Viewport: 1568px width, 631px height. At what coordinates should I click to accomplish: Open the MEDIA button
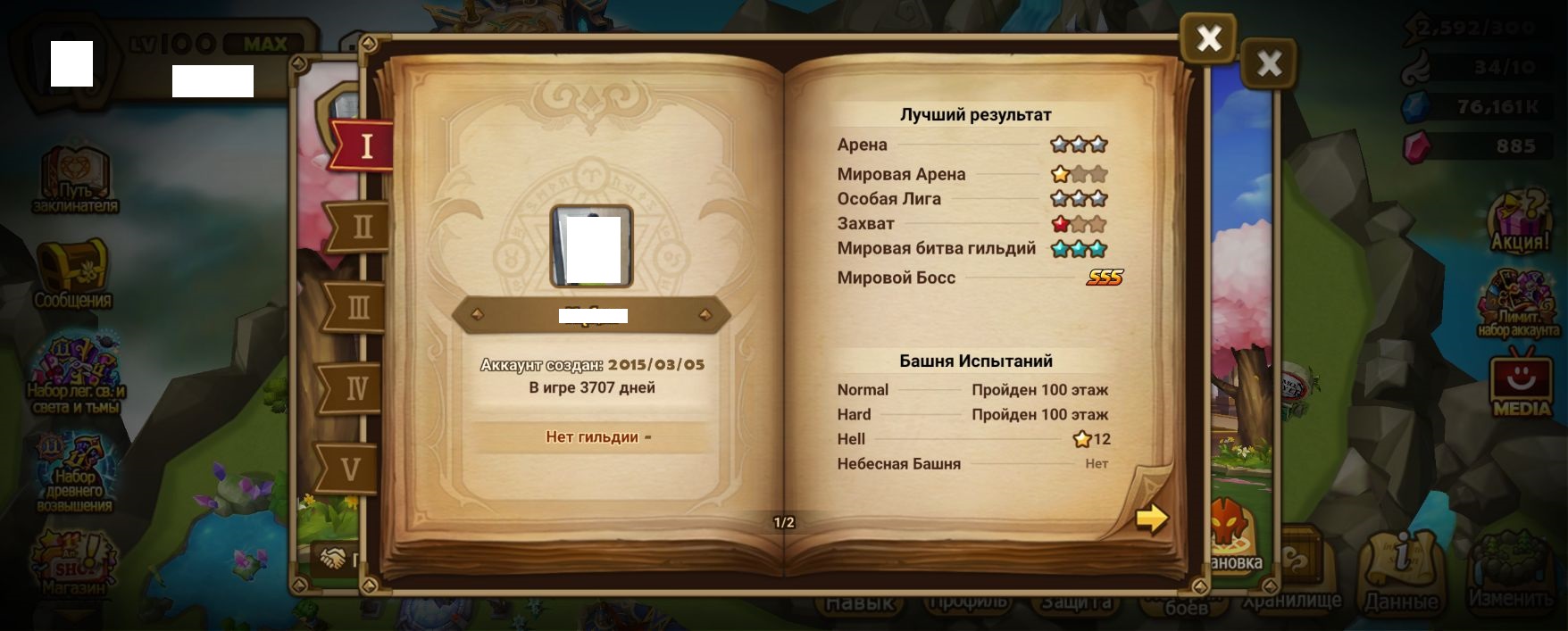click(1522, 386)
